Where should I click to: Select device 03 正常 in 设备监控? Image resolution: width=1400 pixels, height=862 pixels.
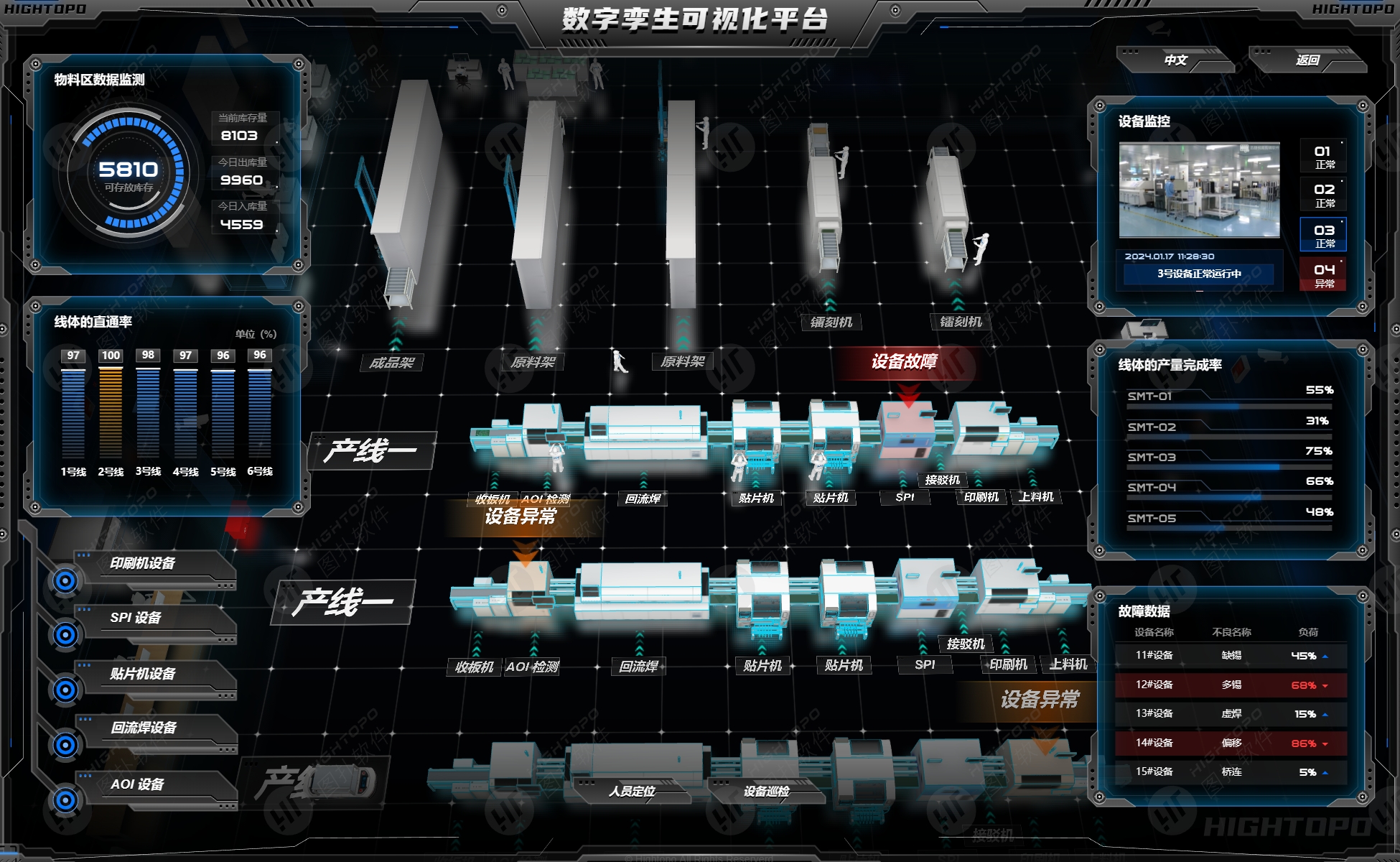point(1322,233)
